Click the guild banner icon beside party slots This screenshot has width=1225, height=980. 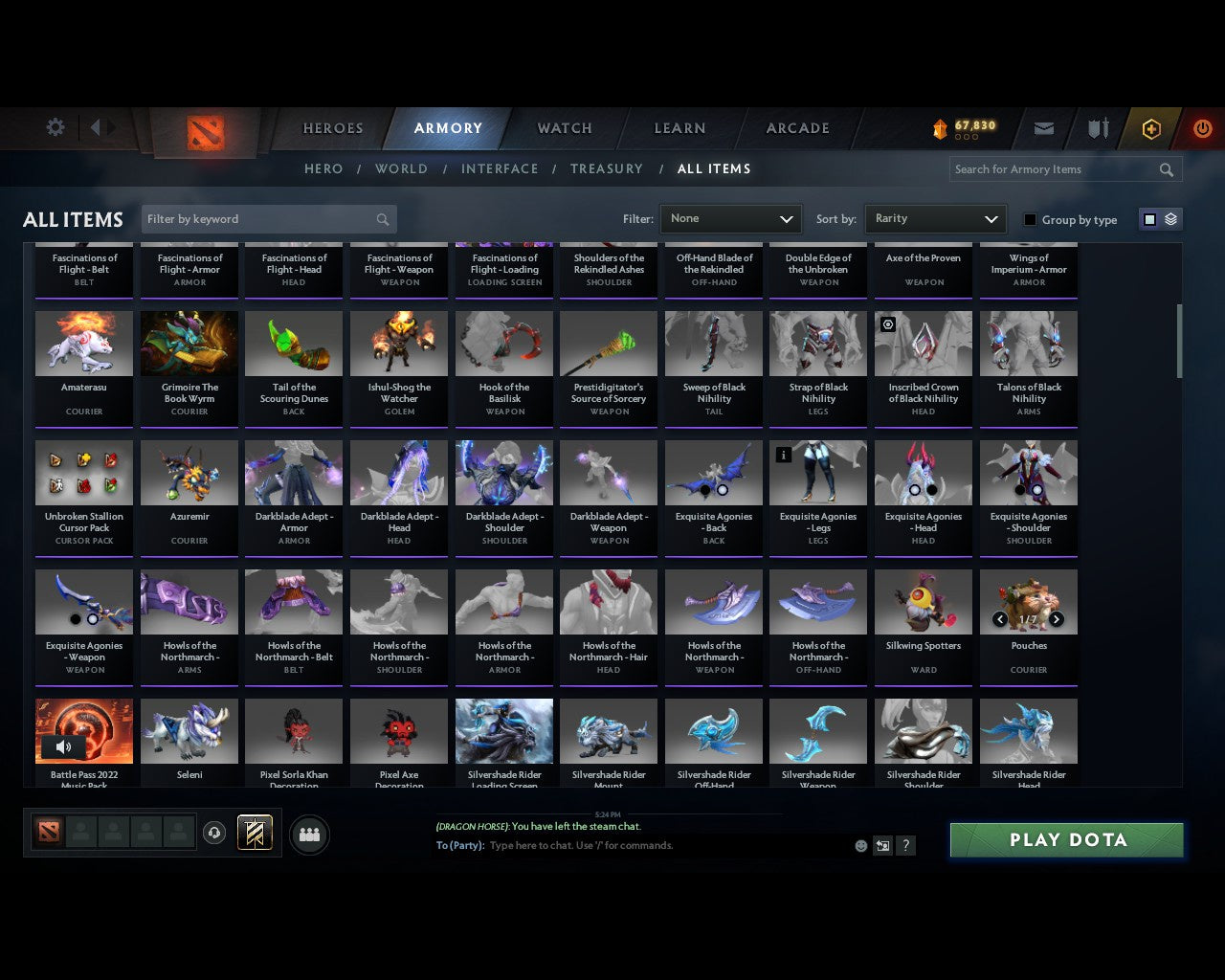(254, 832)
